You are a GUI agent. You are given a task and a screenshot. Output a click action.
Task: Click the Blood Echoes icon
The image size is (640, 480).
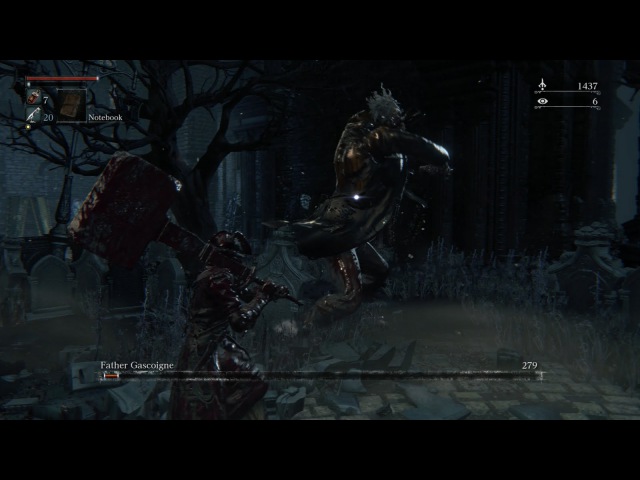tap(542, 86)
